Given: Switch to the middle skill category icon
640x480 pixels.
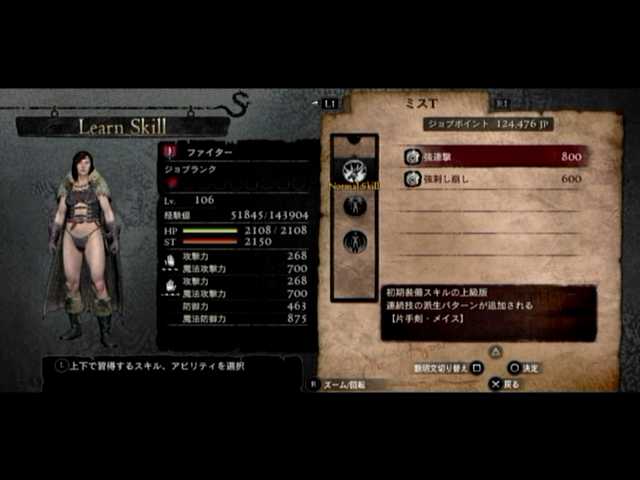Looking at the screenshot, I should (x=354, y=206).
